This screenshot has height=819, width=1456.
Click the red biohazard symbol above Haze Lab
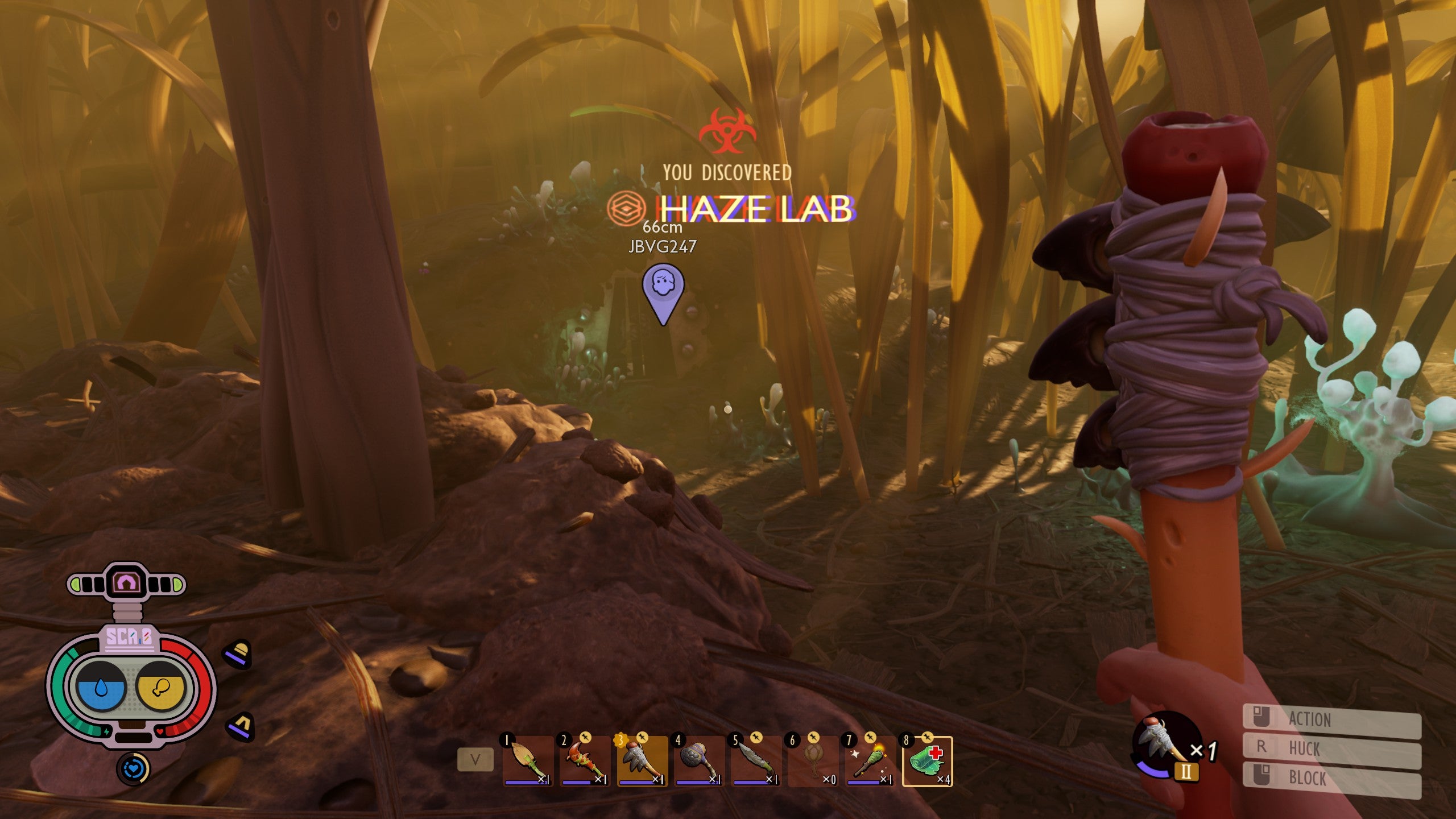(x=727, y=131)
